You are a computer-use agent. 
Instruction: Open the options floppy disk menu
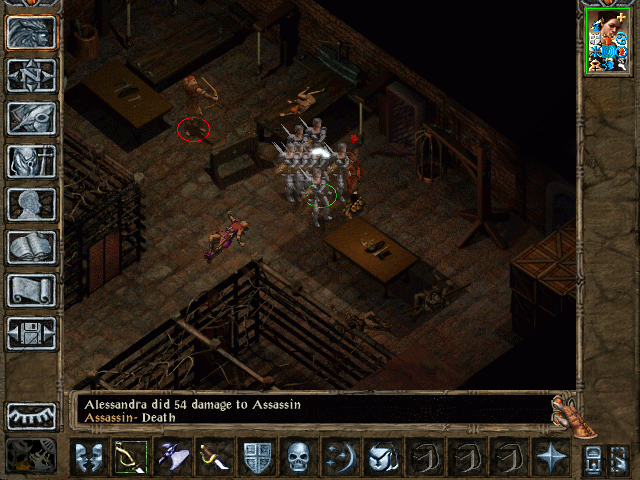32,333
